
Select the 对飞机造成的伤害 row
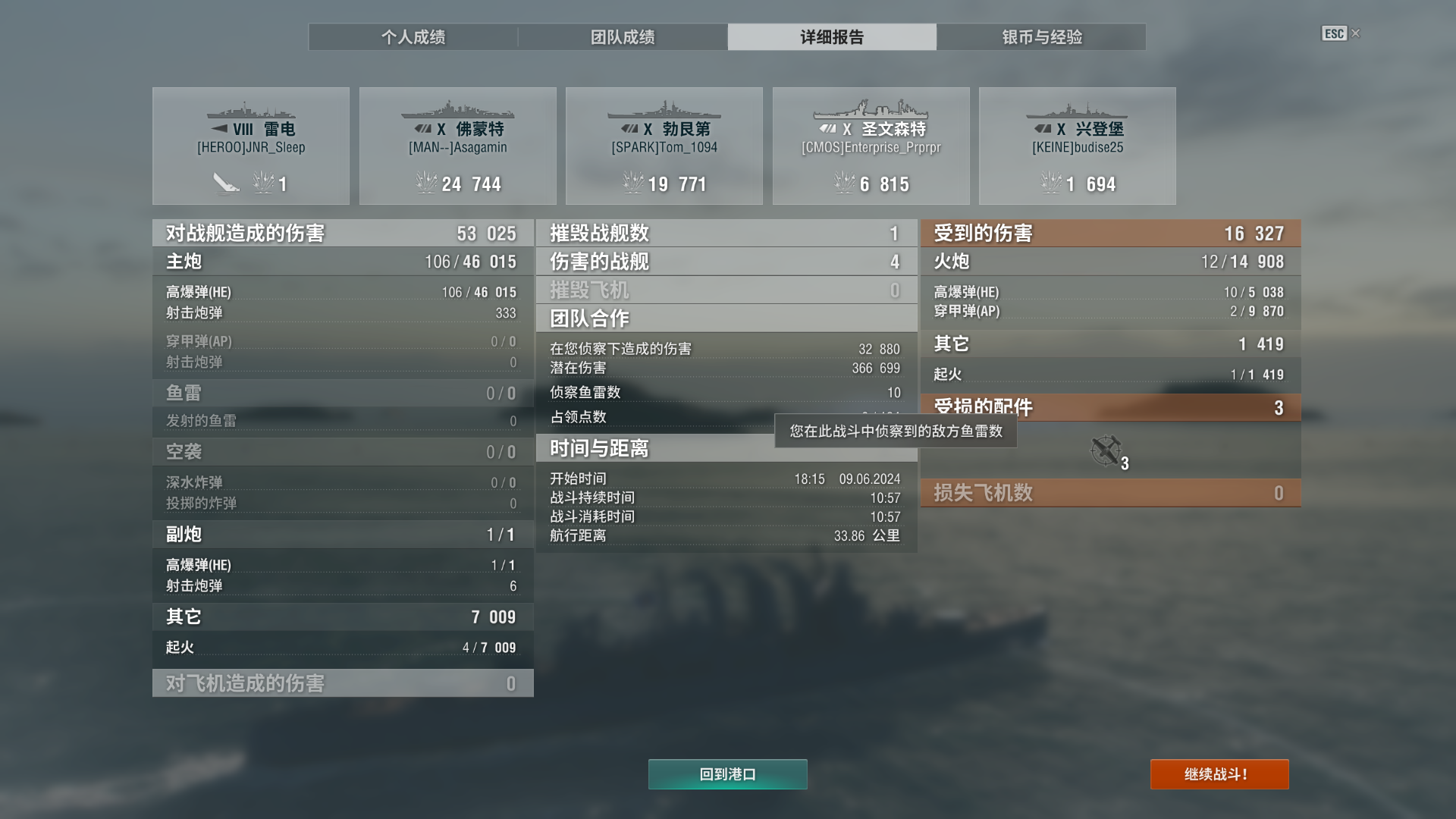click(x=341, y=682)
